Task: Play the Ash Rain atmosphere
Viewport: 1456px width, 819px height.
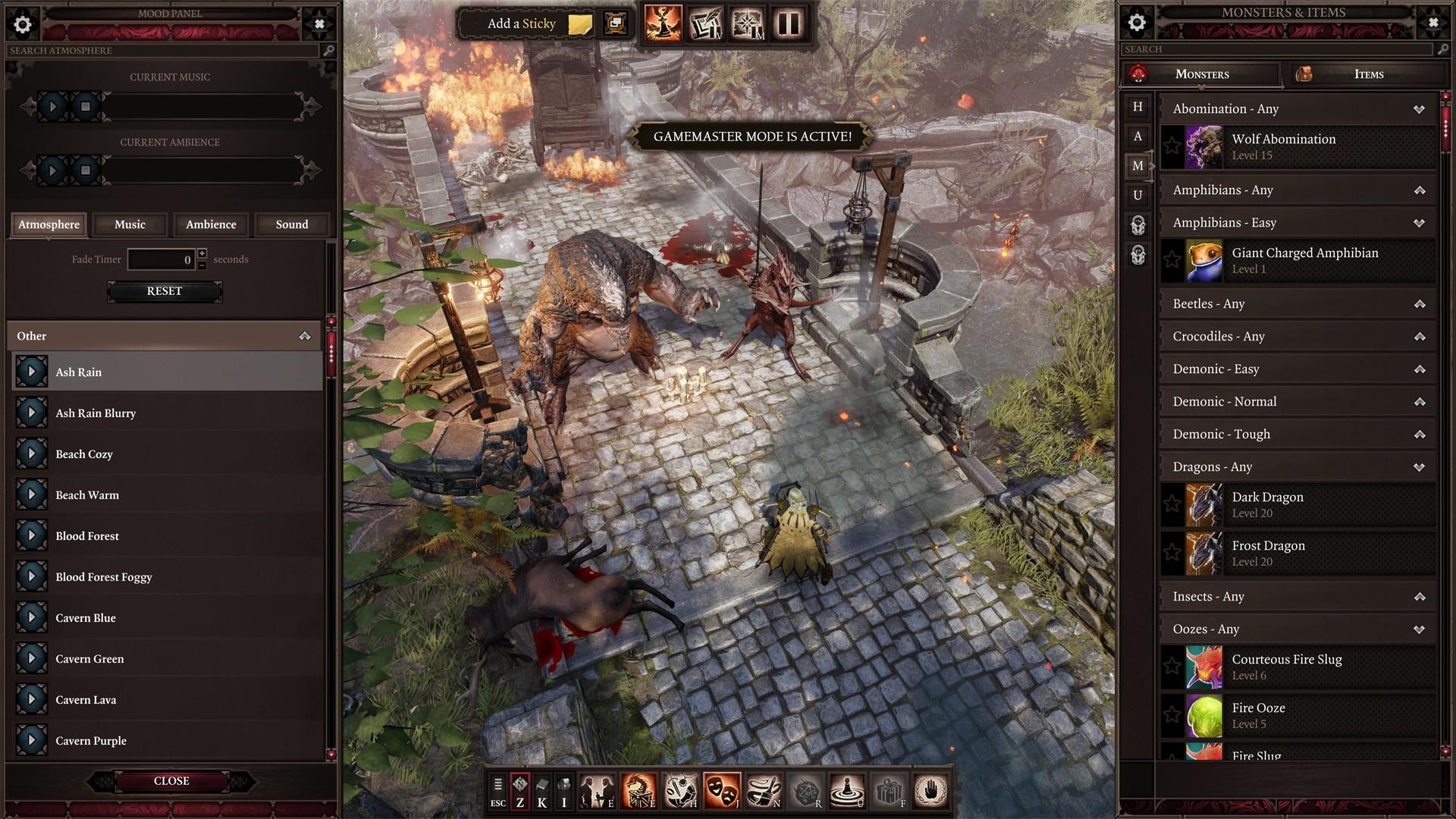Action: click(x=31, y=371)
